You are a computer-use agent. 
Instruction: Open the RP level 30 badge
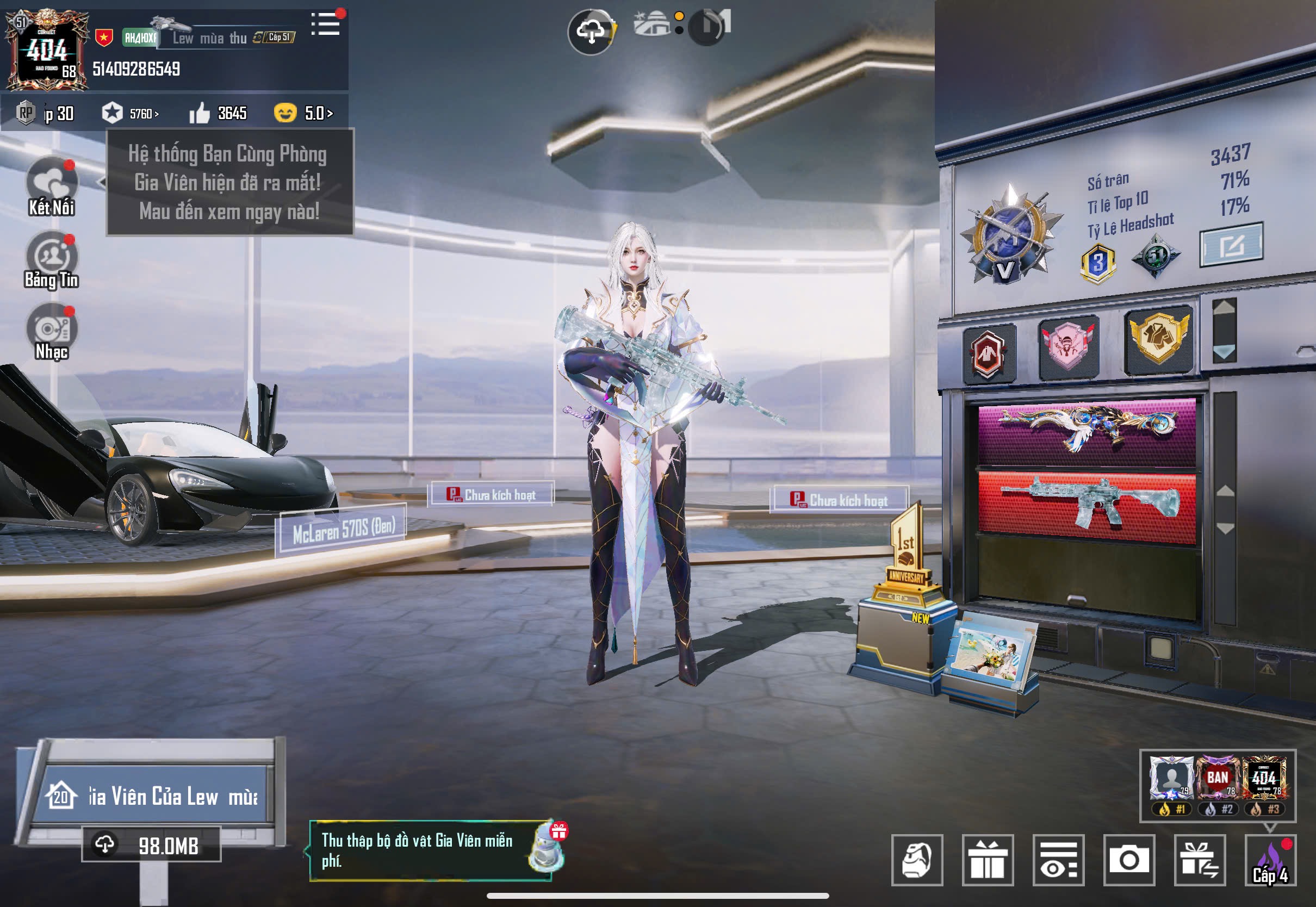coord(46,113)
